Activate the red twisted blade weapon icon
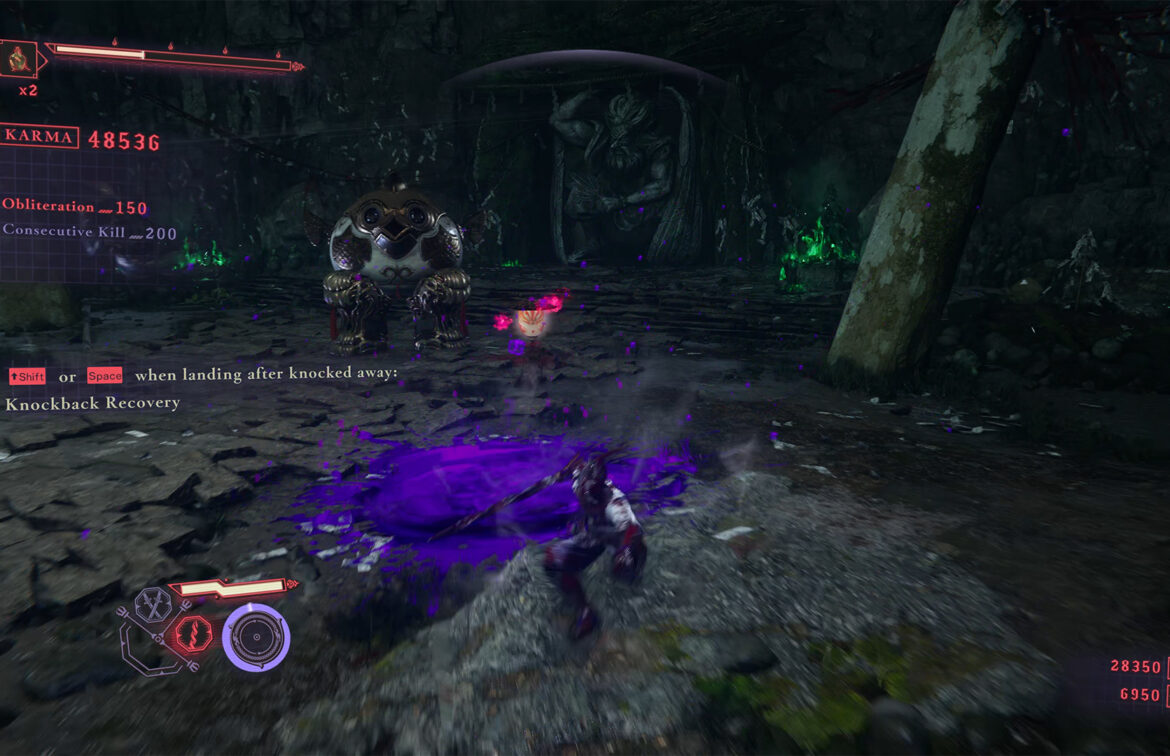This screenshot has height=756, width=1170. point(194,633)
